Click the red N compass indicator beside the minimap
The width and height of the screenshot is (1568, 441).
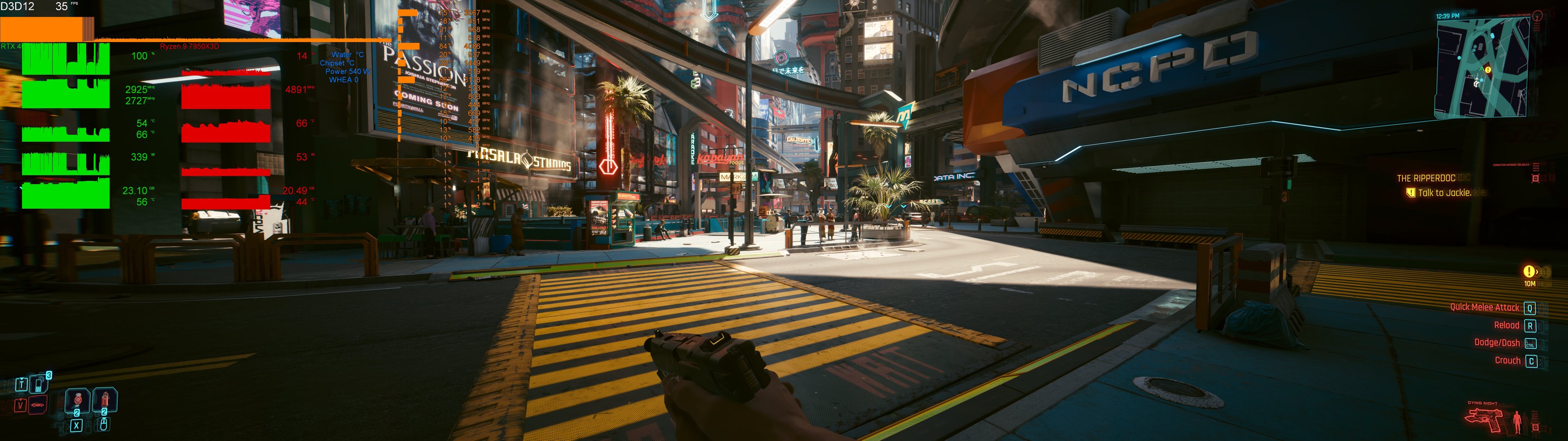pyautogui.click(x=1537, y=16)
